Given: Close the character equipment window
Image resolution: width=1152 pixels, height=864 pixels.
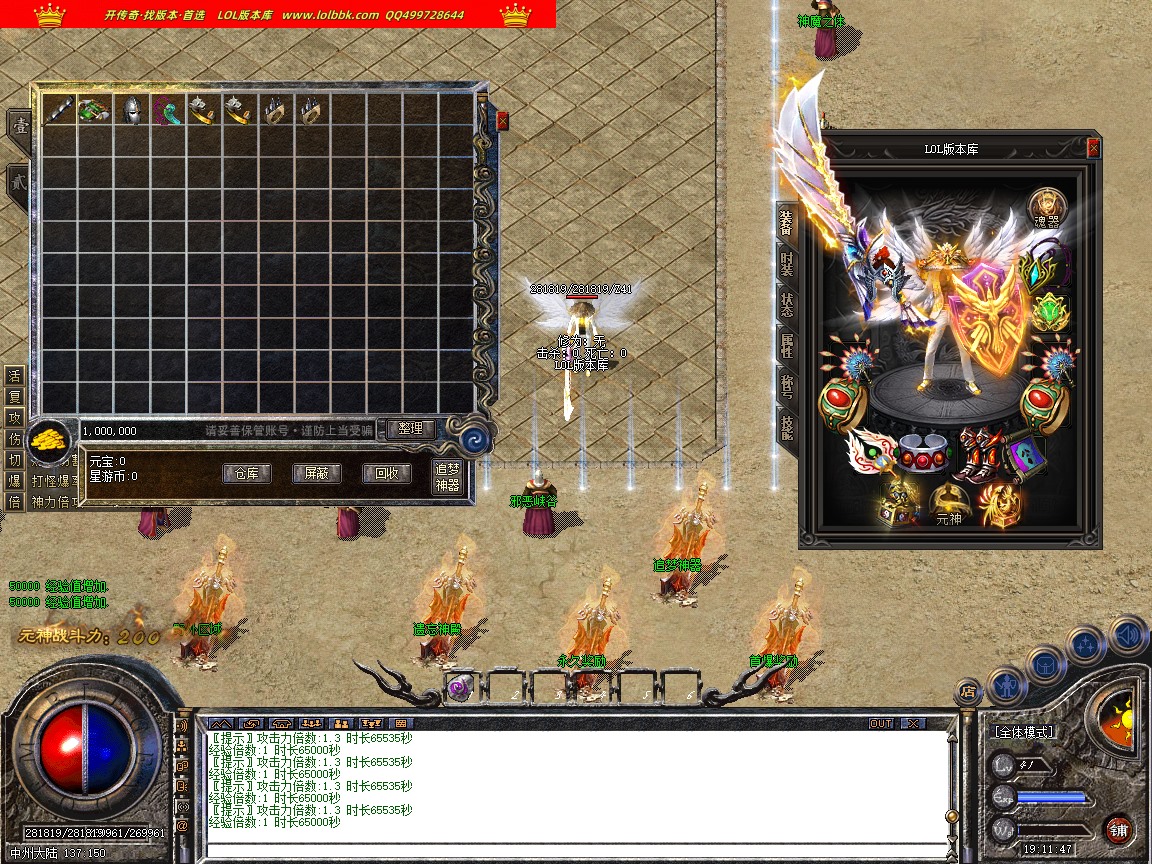Looking at the screenshot, I should click(x=1093, y=148).
